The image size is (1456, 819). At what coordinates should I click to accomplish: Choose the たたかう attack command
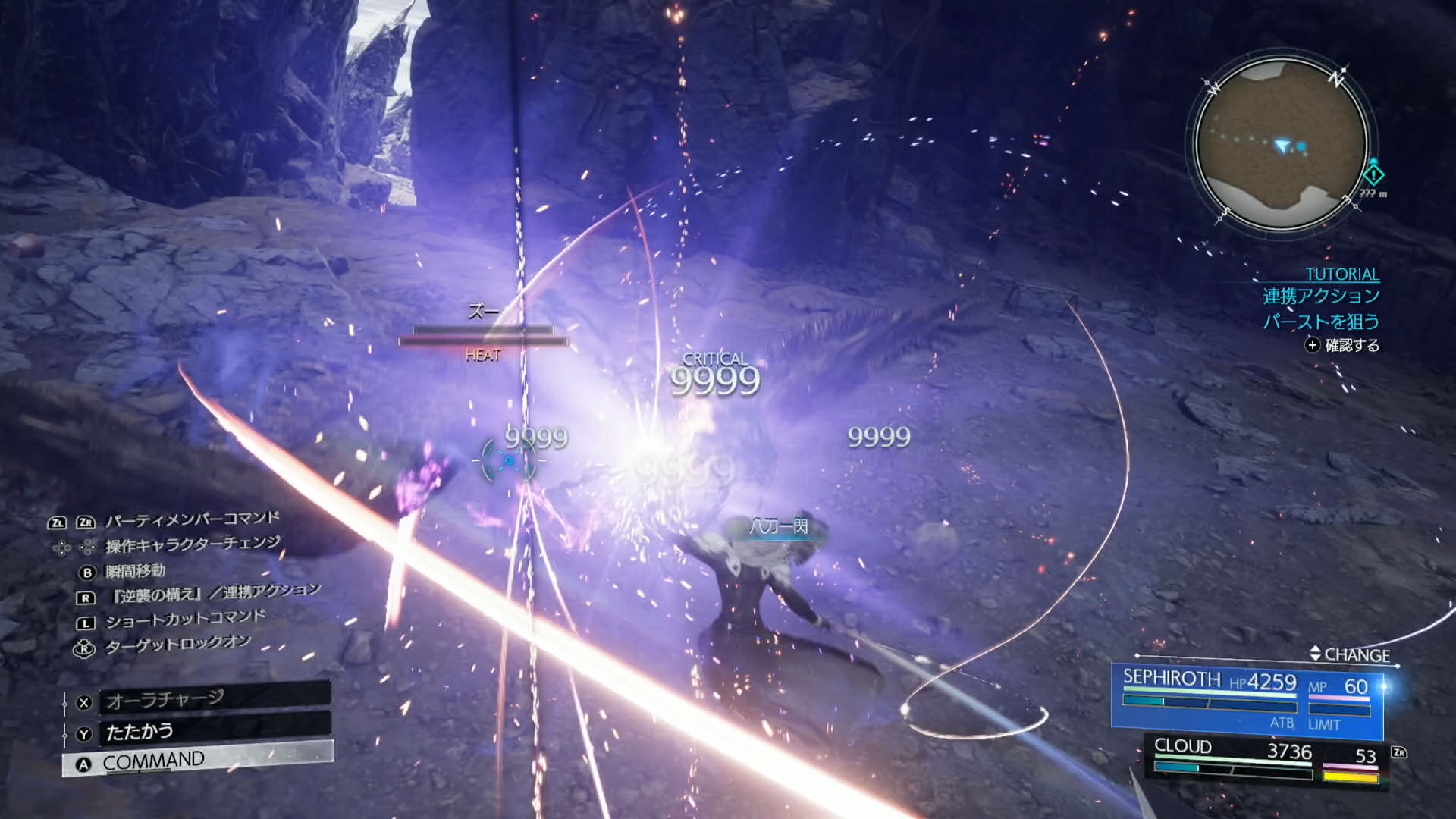tap(197, 732)
